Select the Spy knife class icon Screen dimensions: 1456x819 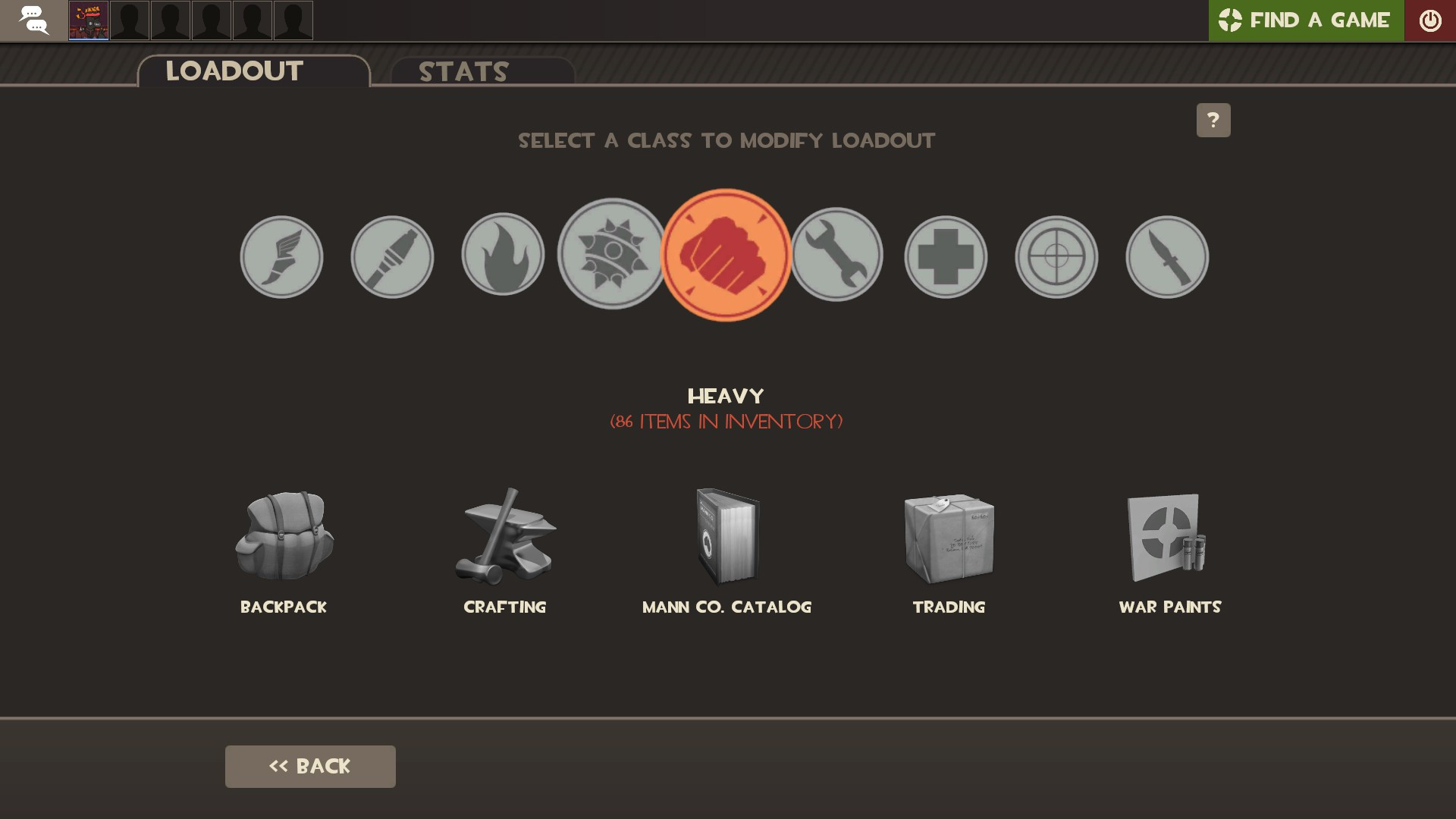tap(1167, 256)
